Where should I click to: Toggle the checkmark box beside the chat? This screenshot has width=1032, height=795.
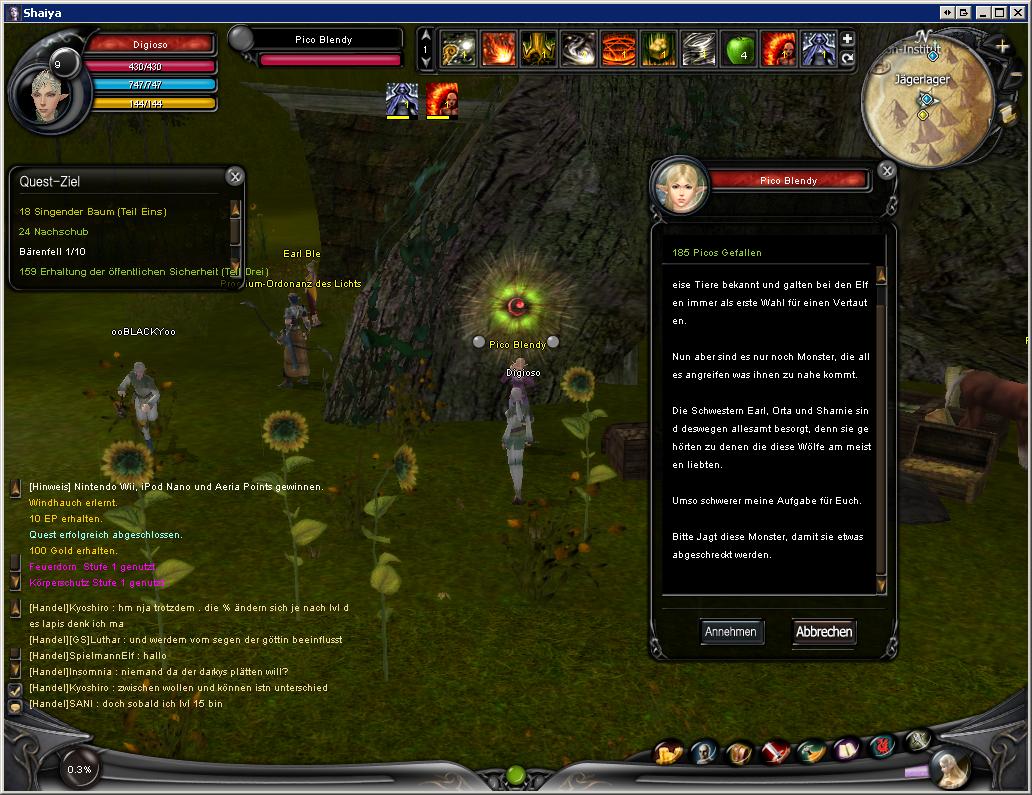(15, 690)
